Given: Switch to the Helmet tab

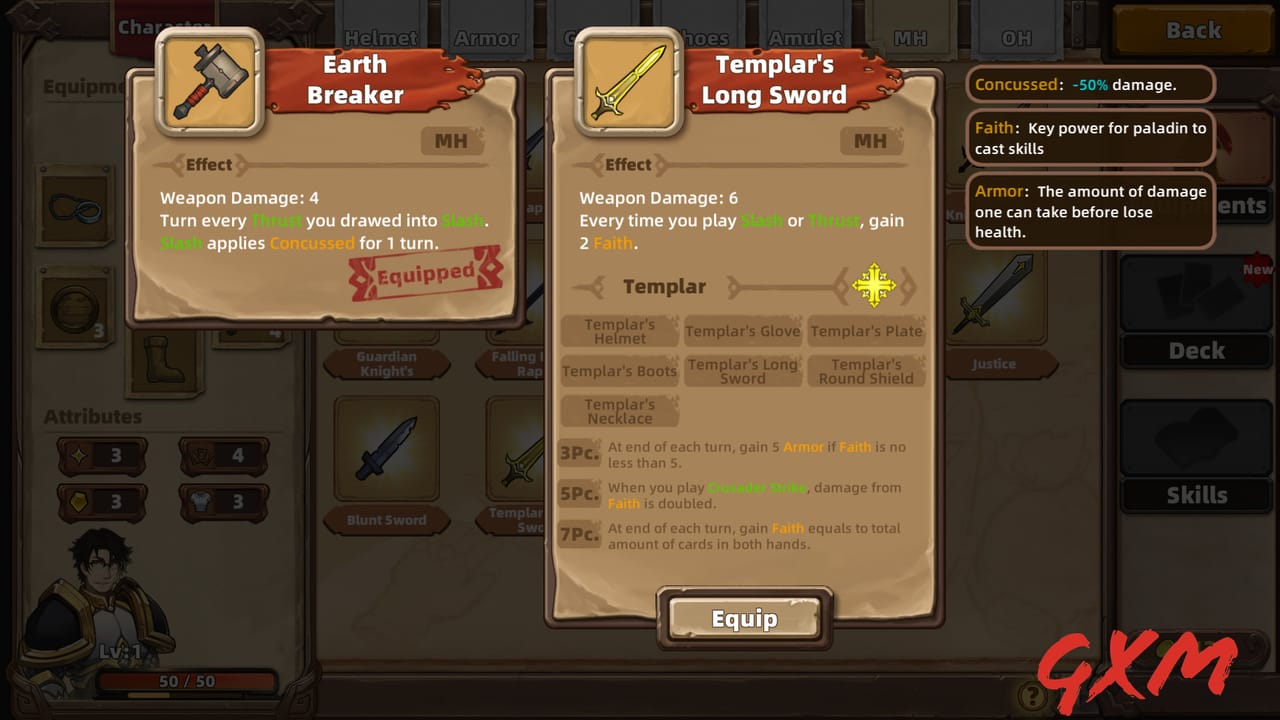Looking at the screenshot, I should tap(381, 36).
